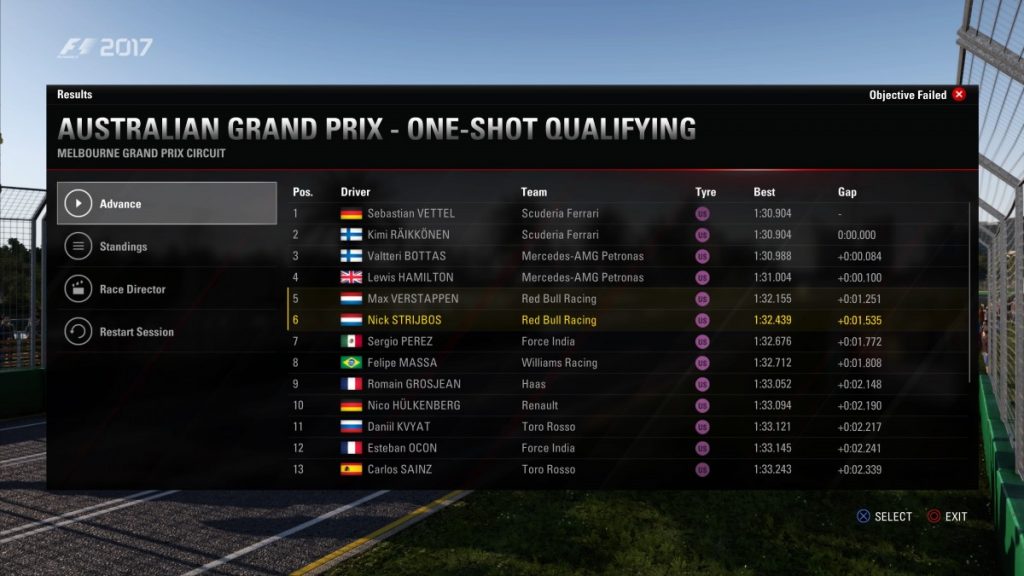This screenshot has width=1024, height=576.
Task: Open the Standings menu entry
Action: [166, 247]
